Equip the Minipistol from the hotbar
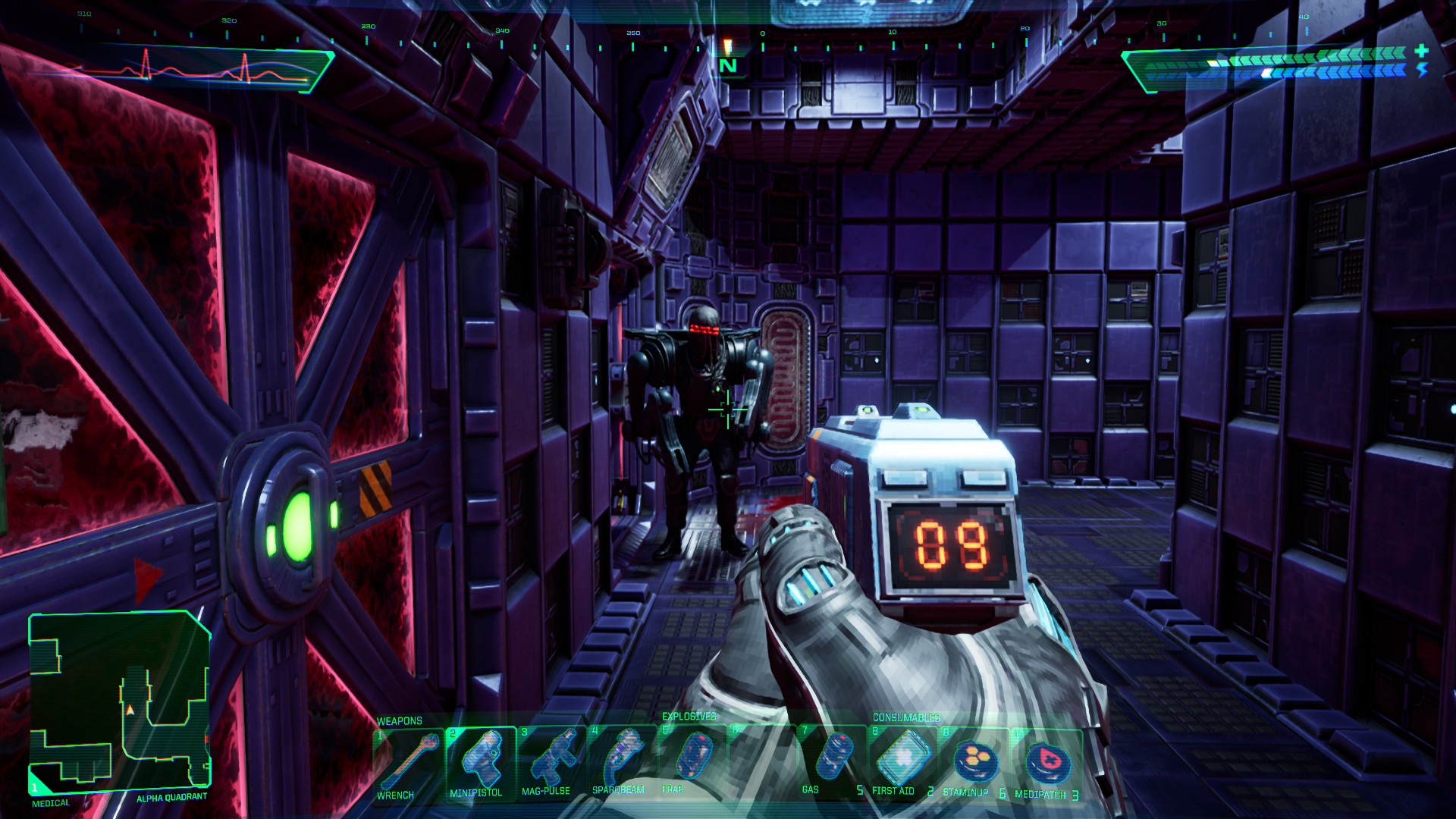The image size is (1456, 819). coord(480,763)
